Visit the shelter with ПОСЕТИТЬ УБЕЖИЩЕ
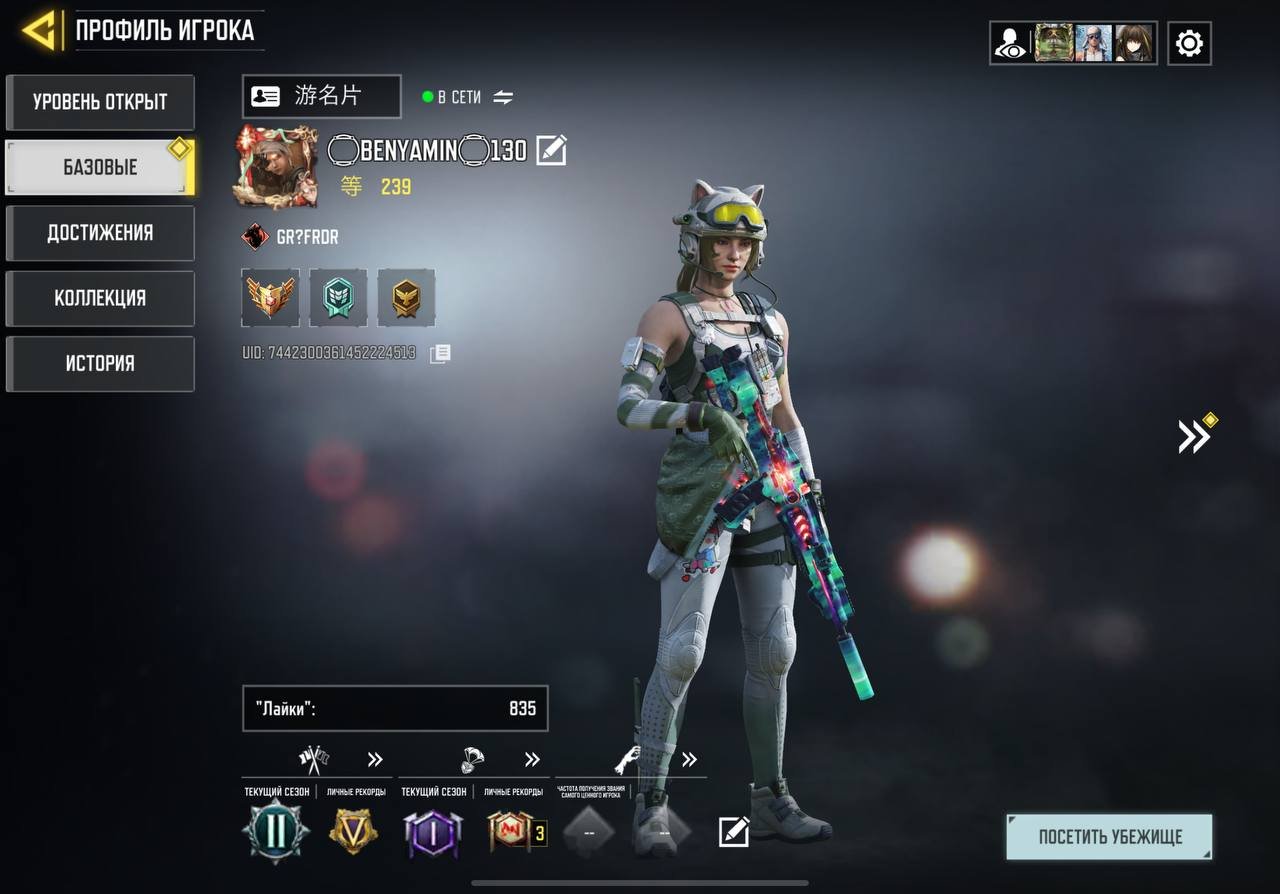 1109,837
